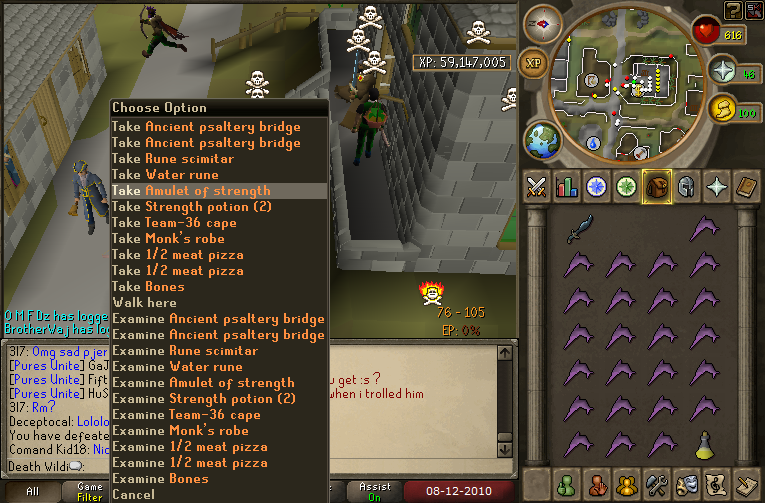Choose Take Water rune option
Image resolution: width=765 pixels, height=503 pixels.
pyautogui.click(x=165, y=175)
